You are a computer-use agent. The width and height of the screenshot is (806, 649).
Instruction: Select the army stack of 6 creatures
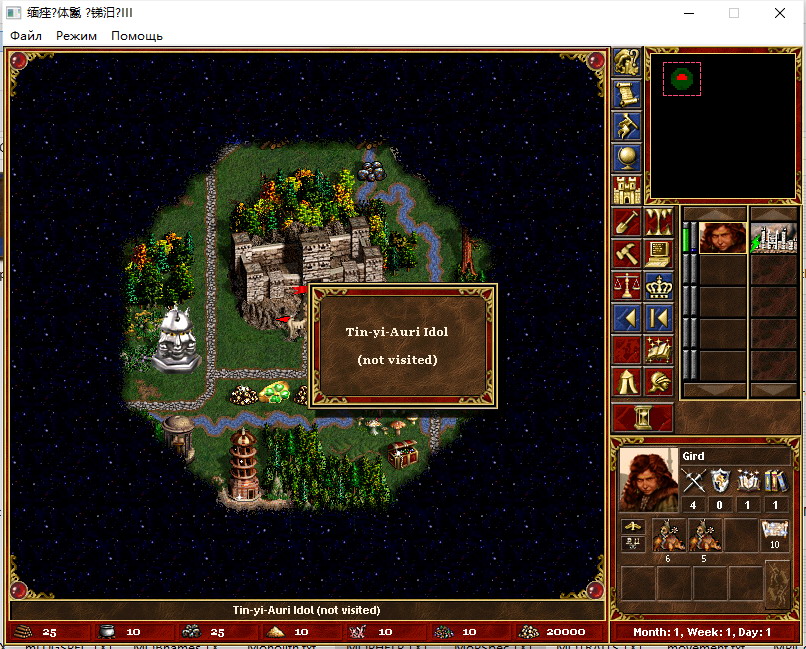point(666,536)
